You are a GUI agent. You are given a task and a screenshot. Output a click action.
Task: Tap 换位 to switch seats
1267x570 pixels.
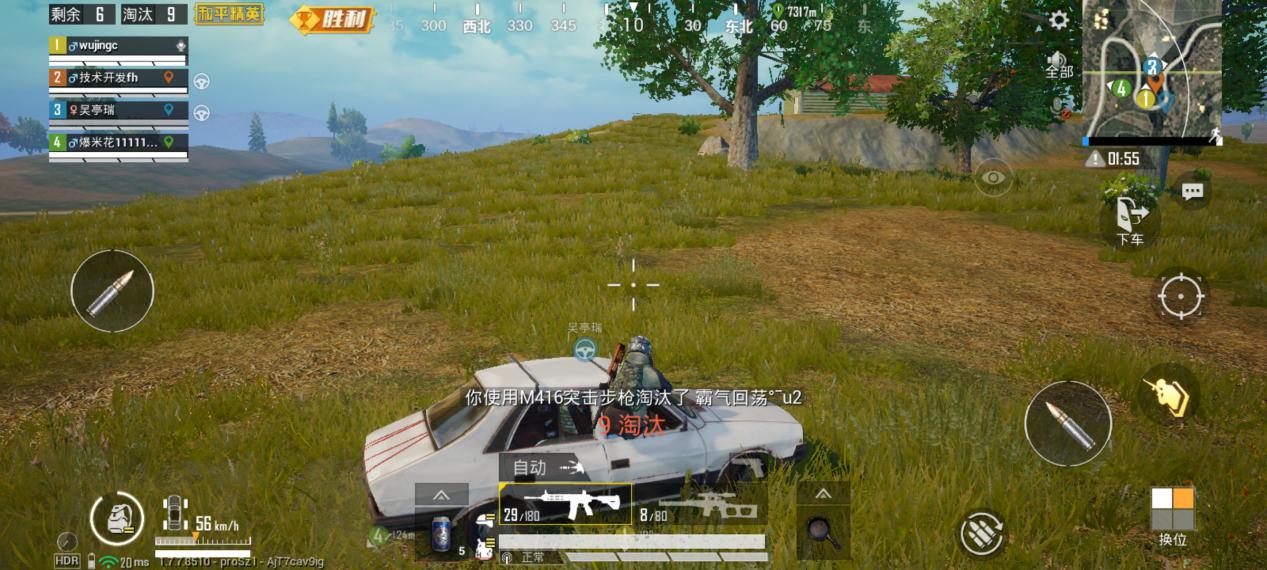(x=1172, y=516)
